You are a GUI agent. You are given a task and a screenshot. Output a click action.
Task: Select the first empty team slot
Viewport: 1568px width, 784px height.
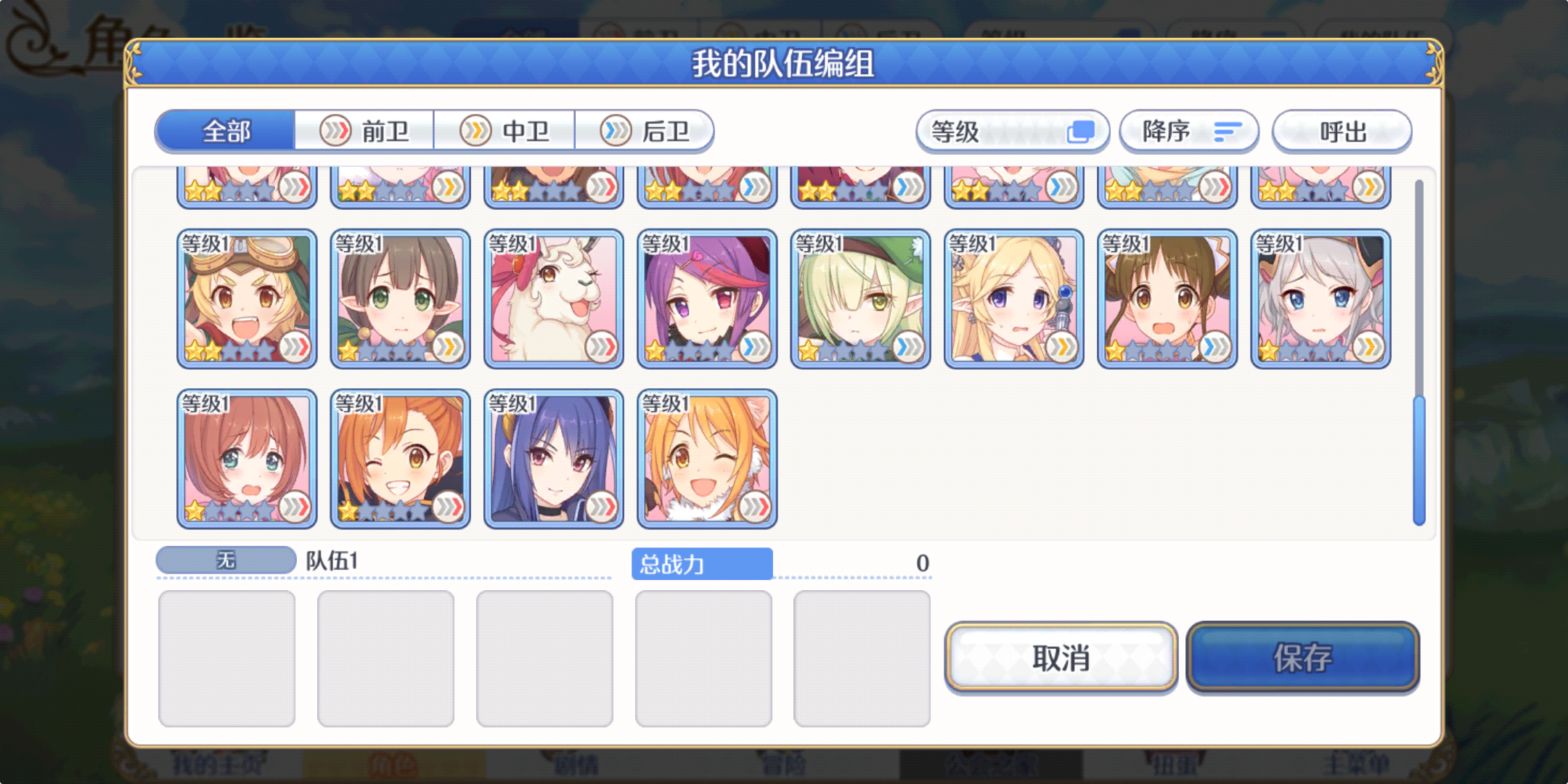pyautogui.click(x=226, y=657)
